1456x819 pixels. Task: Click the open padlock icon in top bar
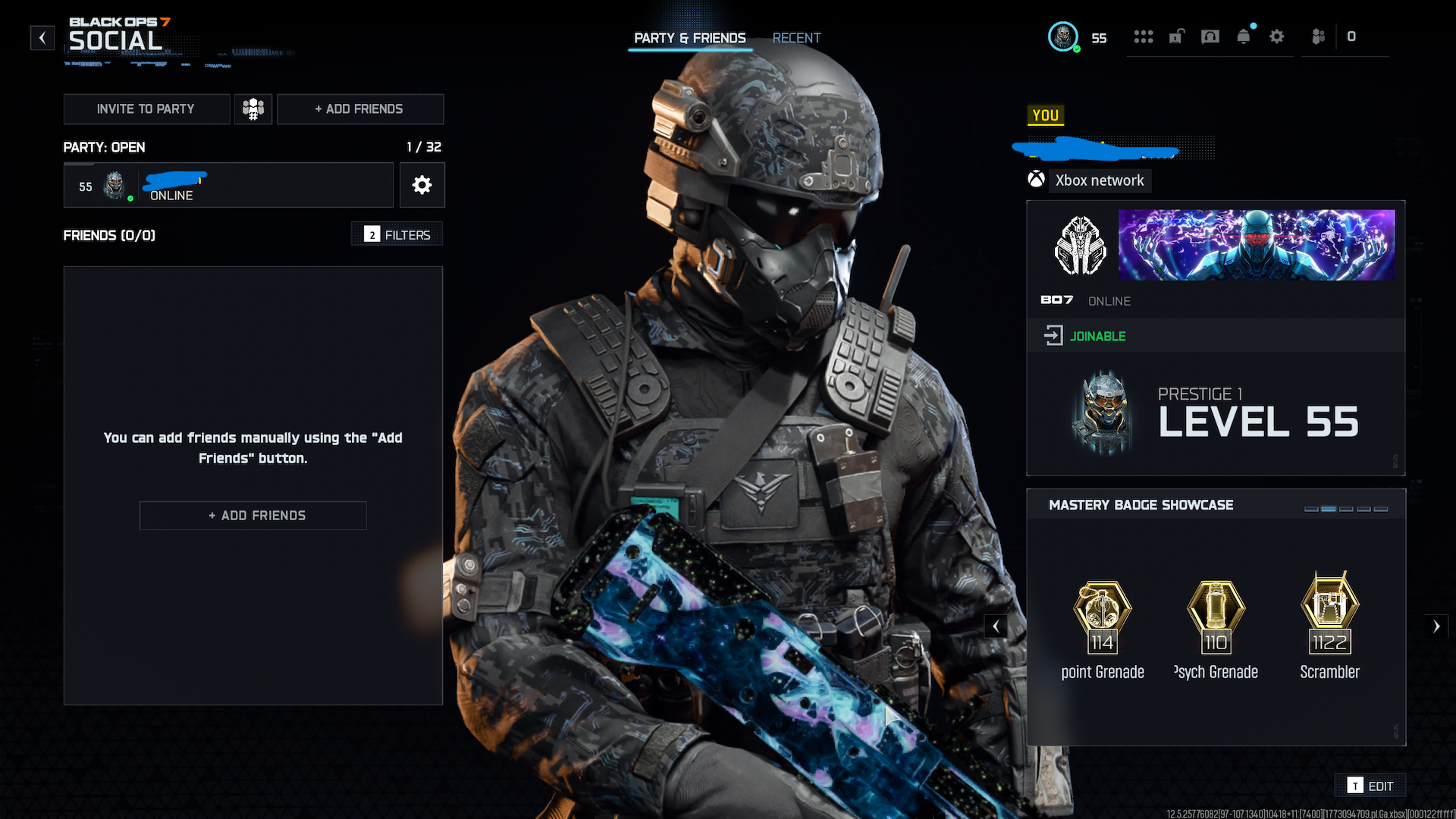1176,36
